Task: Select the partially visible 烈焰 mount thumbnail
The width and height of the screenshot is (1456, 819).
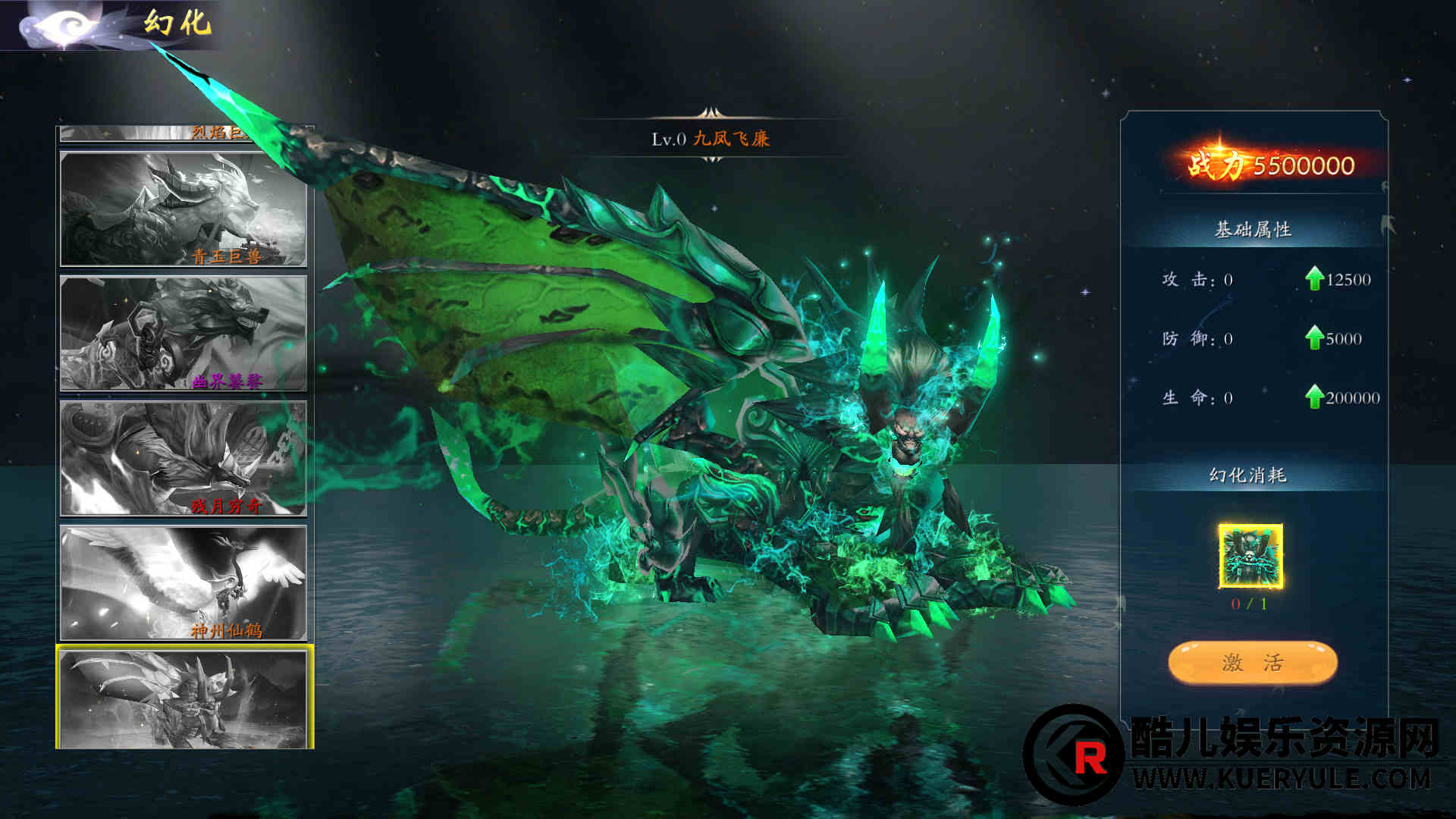Action: tap(184, 133)
